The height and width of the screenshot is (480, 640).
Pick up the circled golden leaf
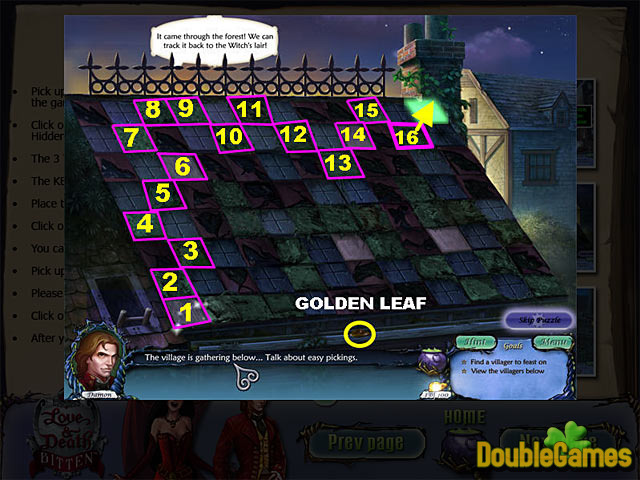pos(359,332)
